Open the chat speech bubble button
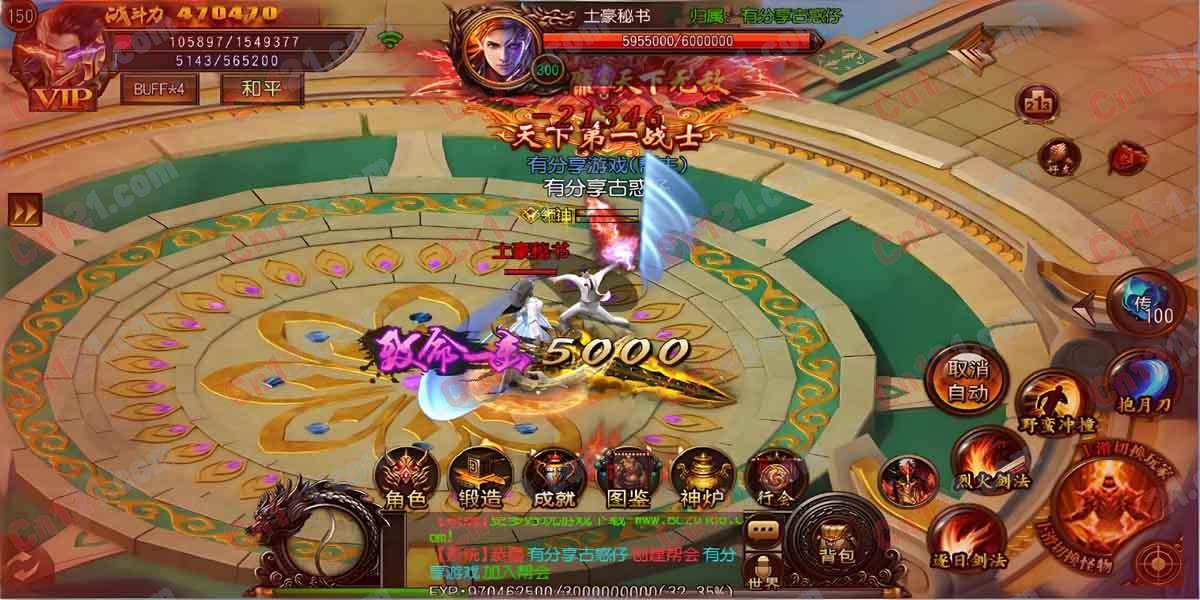Image resolution: width=1200 pixels, height=600 pixels. (765, 529)
